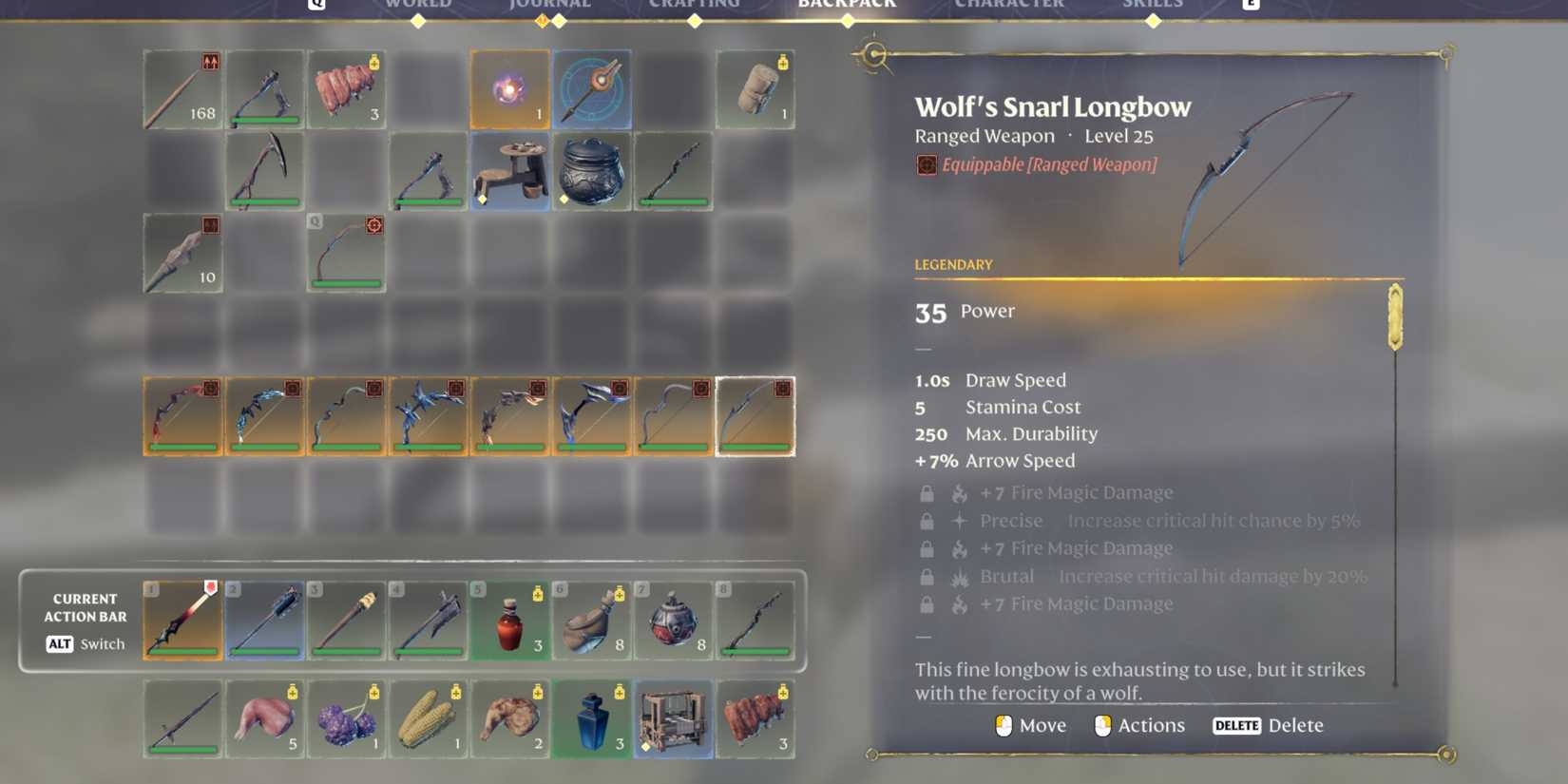Select the ornate black jar in inventory

point(591,173)
